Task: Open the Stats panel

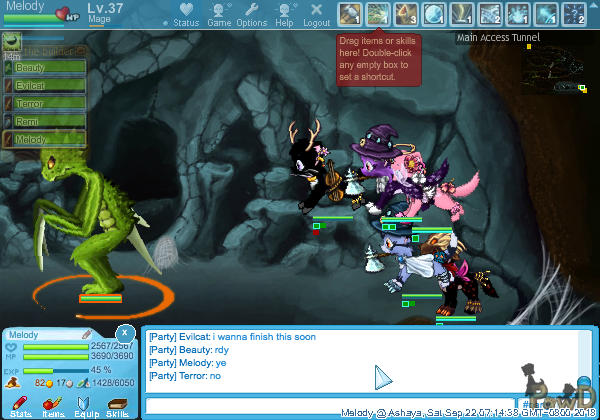Action: (x=21, y=405)
